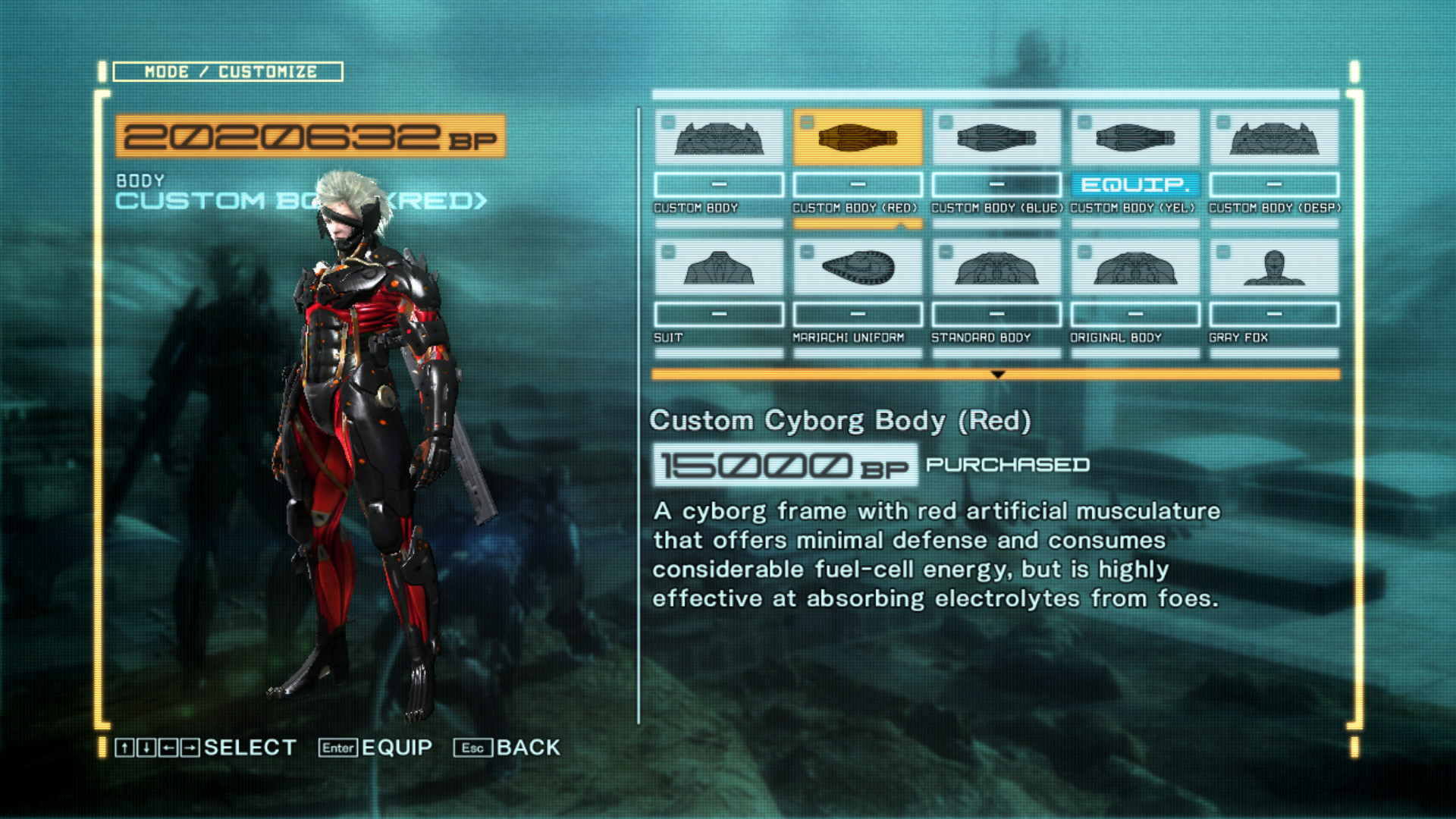Viewport: 1456px width, 819px height.
Task: Select the Custom Body thumbnail icon
Action: 717,139
